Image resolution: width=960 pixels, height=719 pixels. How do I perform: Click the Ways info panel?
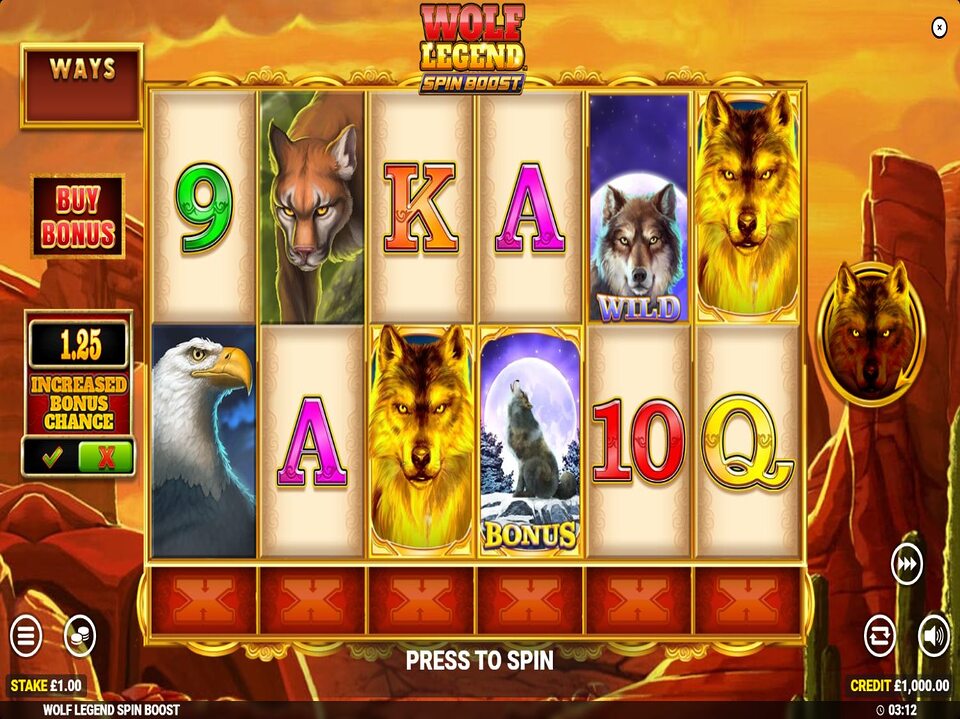click(x=82, y=85)
